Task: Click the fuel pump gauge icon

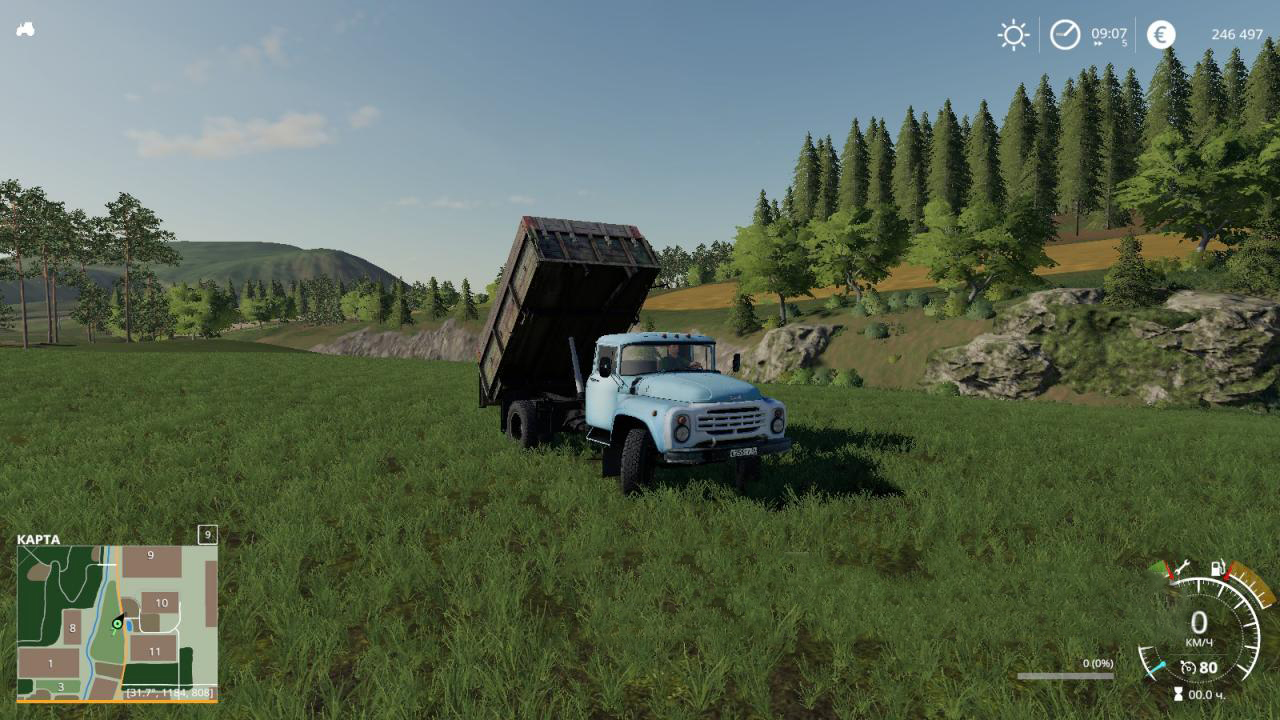Action: [1217, 568]
